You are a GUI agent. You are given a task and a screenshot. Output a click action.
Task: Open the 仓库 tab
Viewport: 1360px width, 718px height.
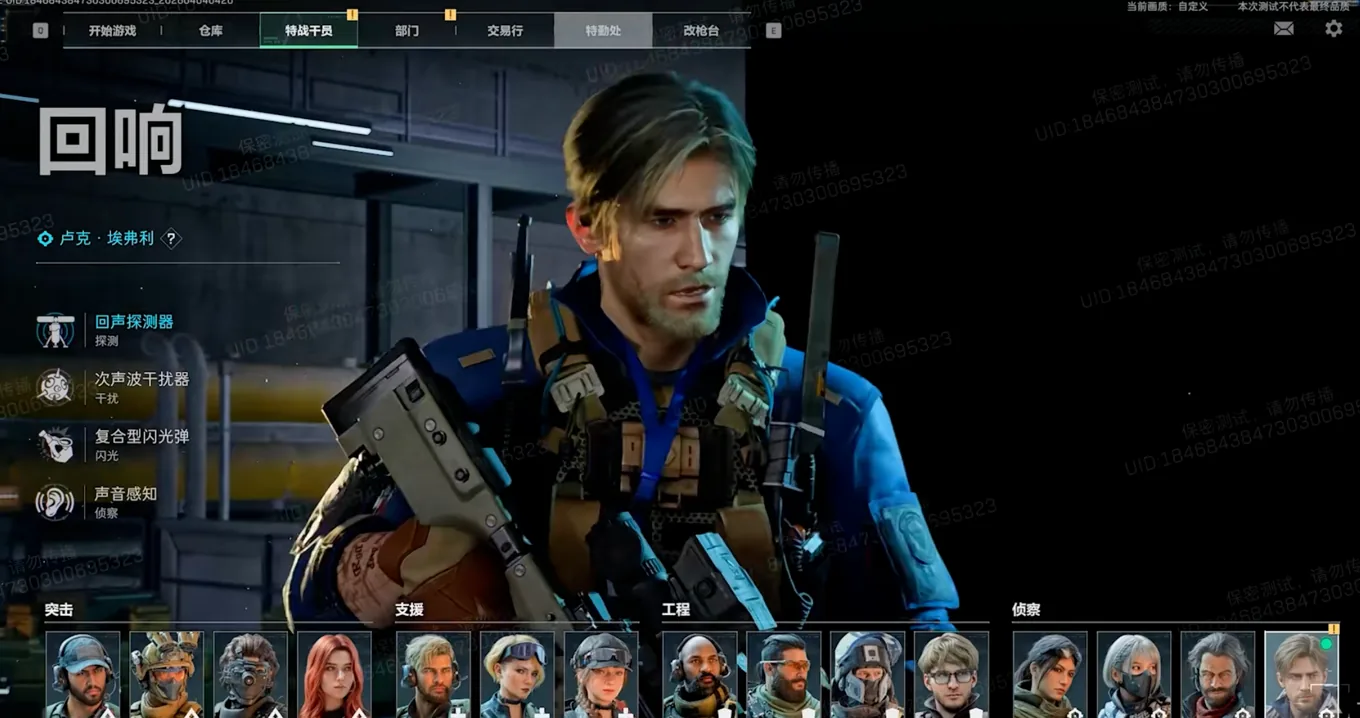click(x=211, y=31)
